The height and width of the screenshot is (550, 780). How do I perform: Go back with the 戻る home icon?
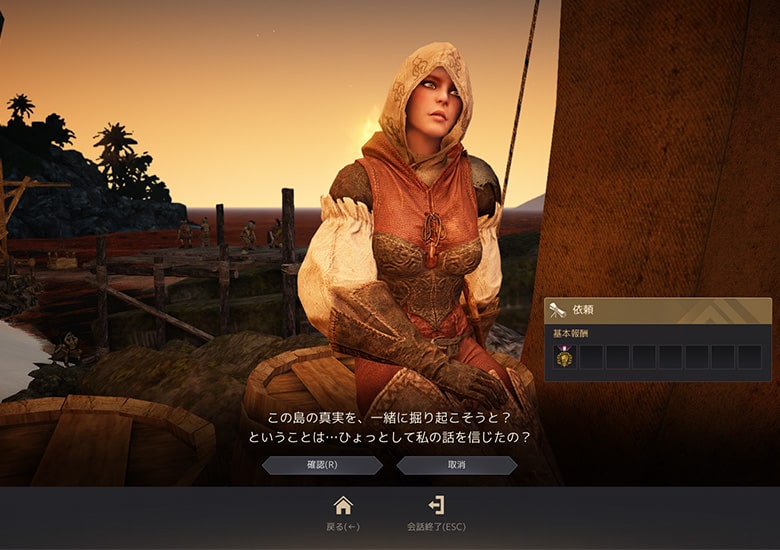click(x=343, y=506)
